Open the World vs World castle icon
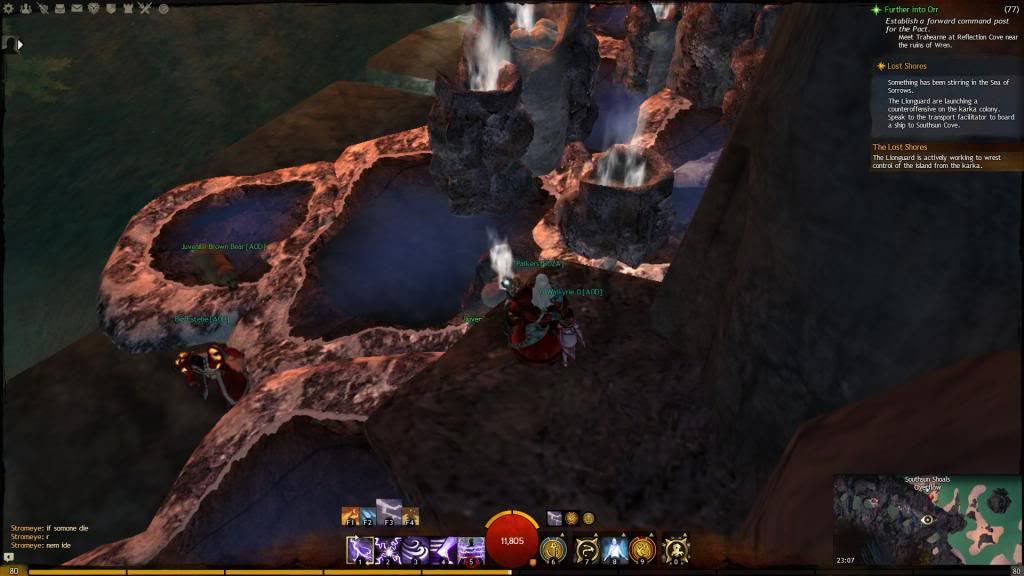The width and height of the screenshot is (1024, 576). (128, 9)
